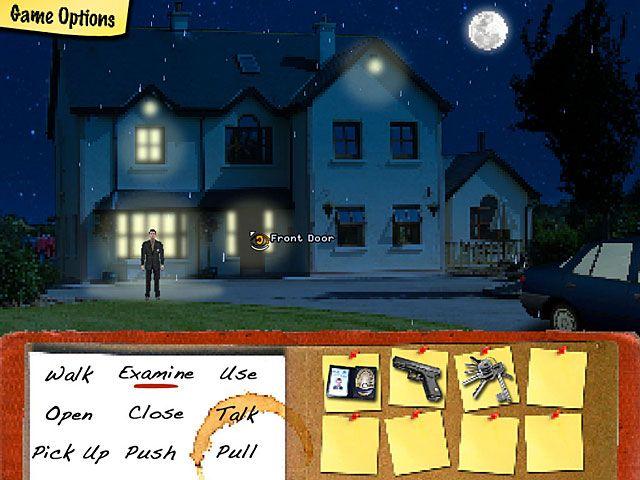The image size is (640, 480).
Task: Select the Open verb
Action: point(69,413)
